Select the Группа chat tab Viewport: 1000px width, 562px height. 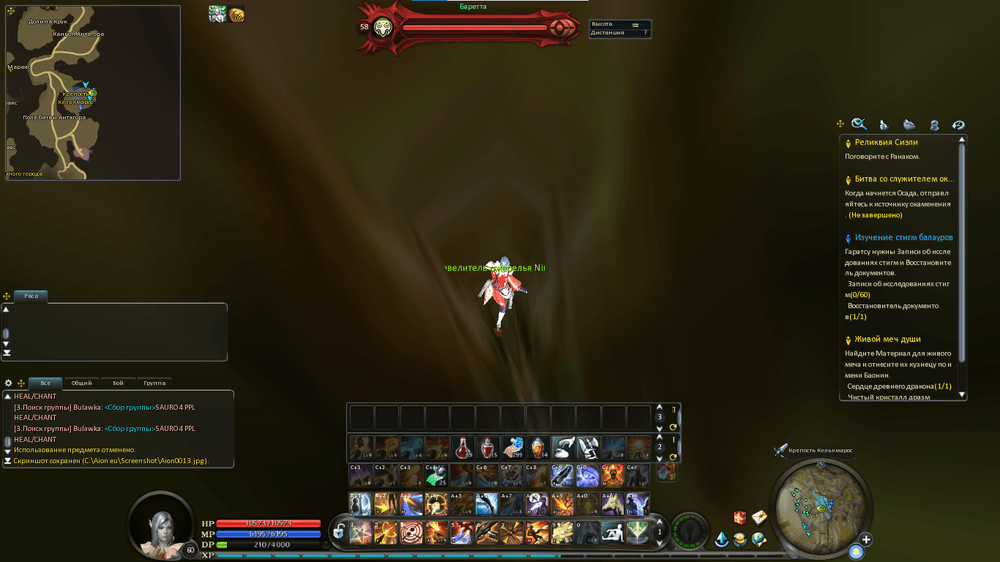154,383
